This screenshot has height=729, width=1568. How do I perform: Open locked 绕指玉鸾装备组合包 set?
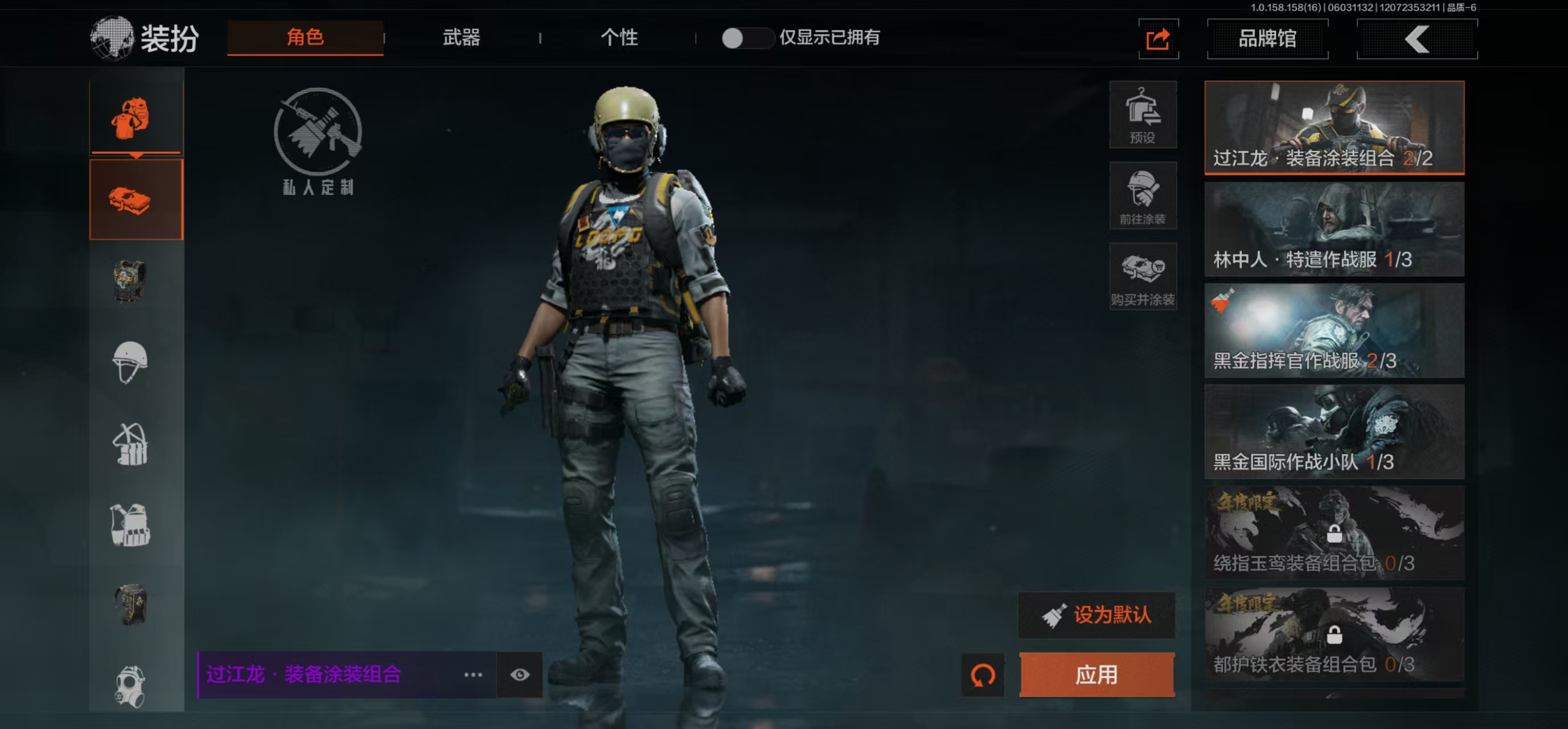coord(1333,533)
